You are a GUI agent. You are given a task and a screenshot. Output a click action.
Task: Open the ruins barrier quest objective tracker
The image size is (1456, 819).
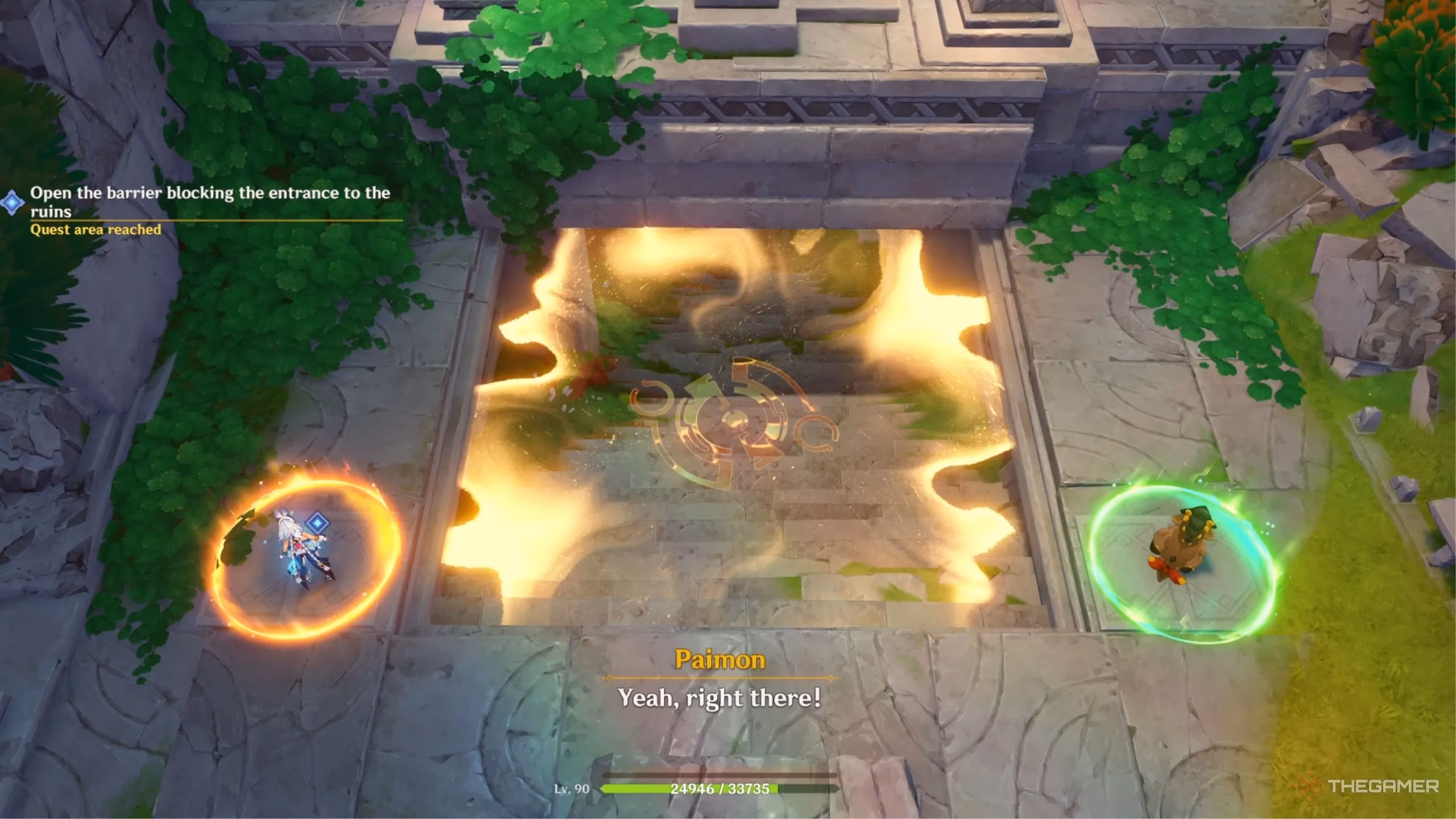210,202
